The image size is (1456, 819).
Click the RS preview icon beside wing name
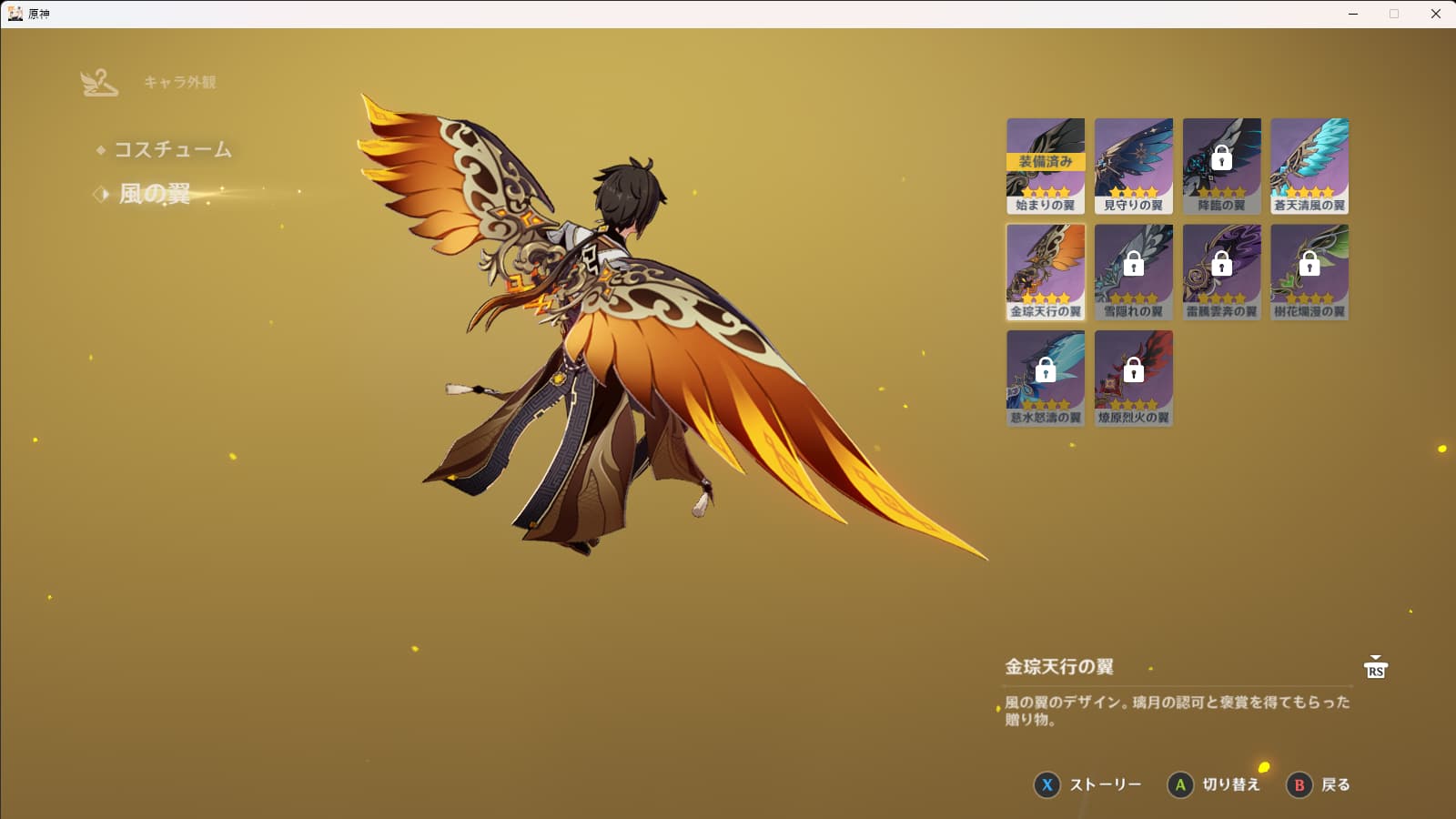[1375, 668]
